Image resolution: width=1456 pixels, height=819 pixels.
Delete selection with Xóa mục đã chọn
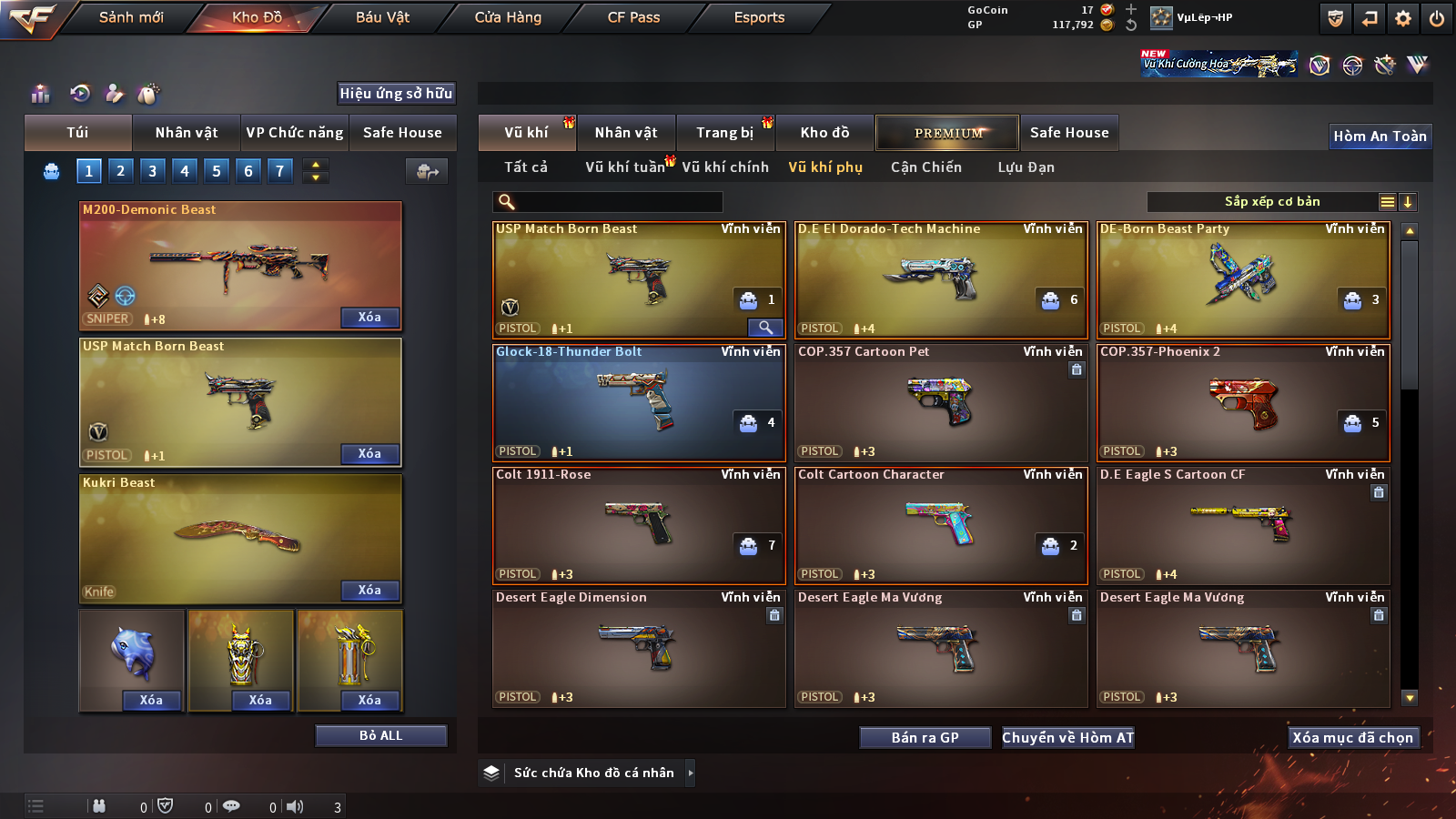coord(1352,738)
